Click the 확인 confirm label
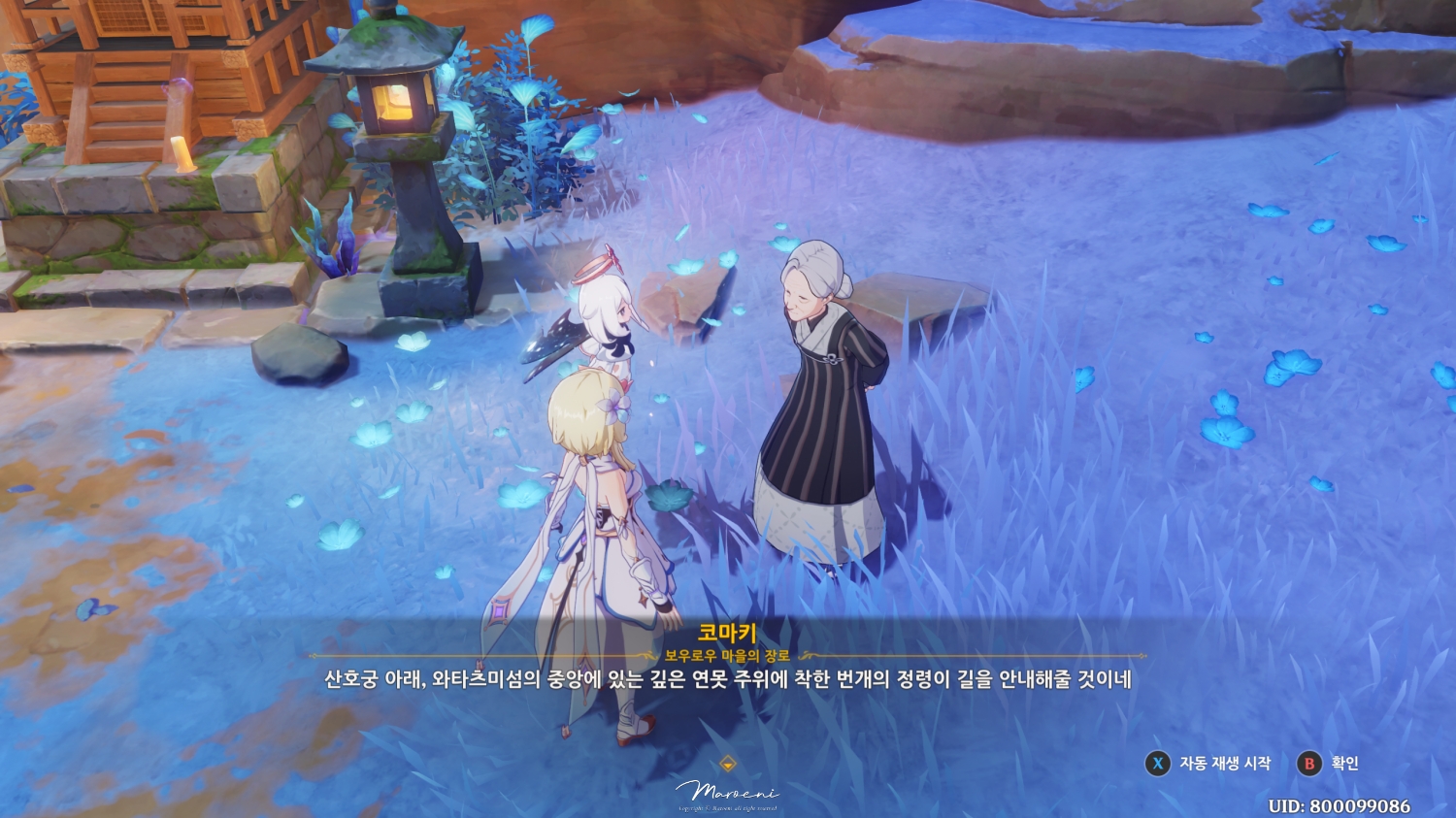1456x818 pixels. [1343, 764]
